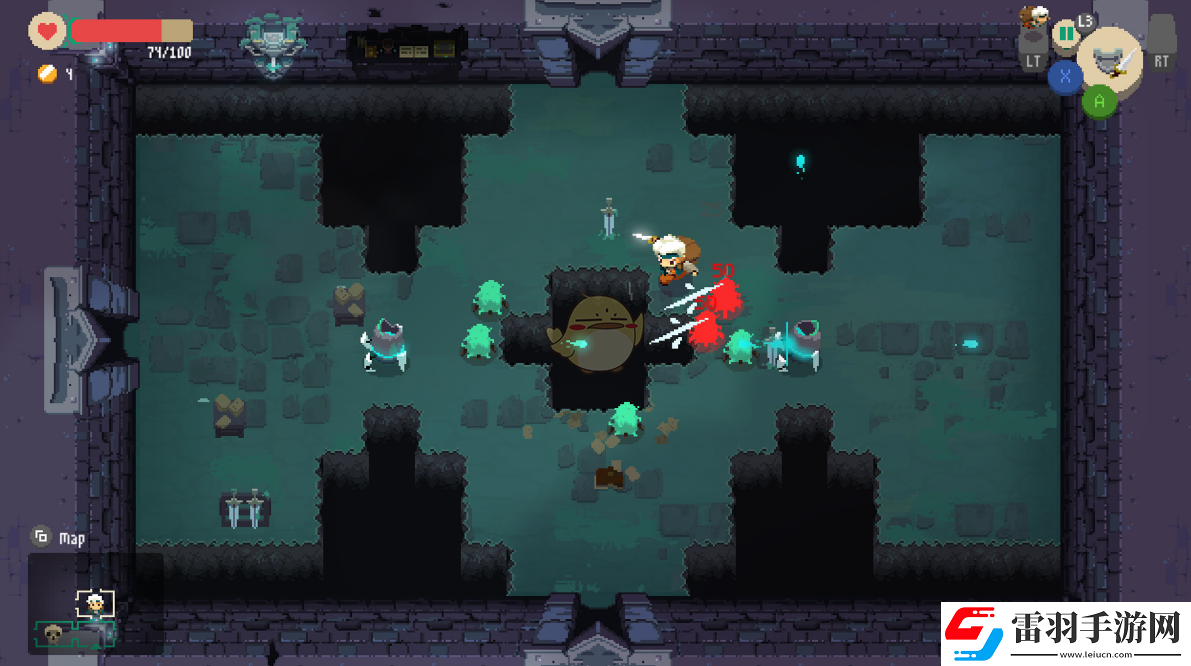Select the player's current room on minimap
Image resolution: width=1191 pixels, height=666 pixels.
tap(95, 603)
